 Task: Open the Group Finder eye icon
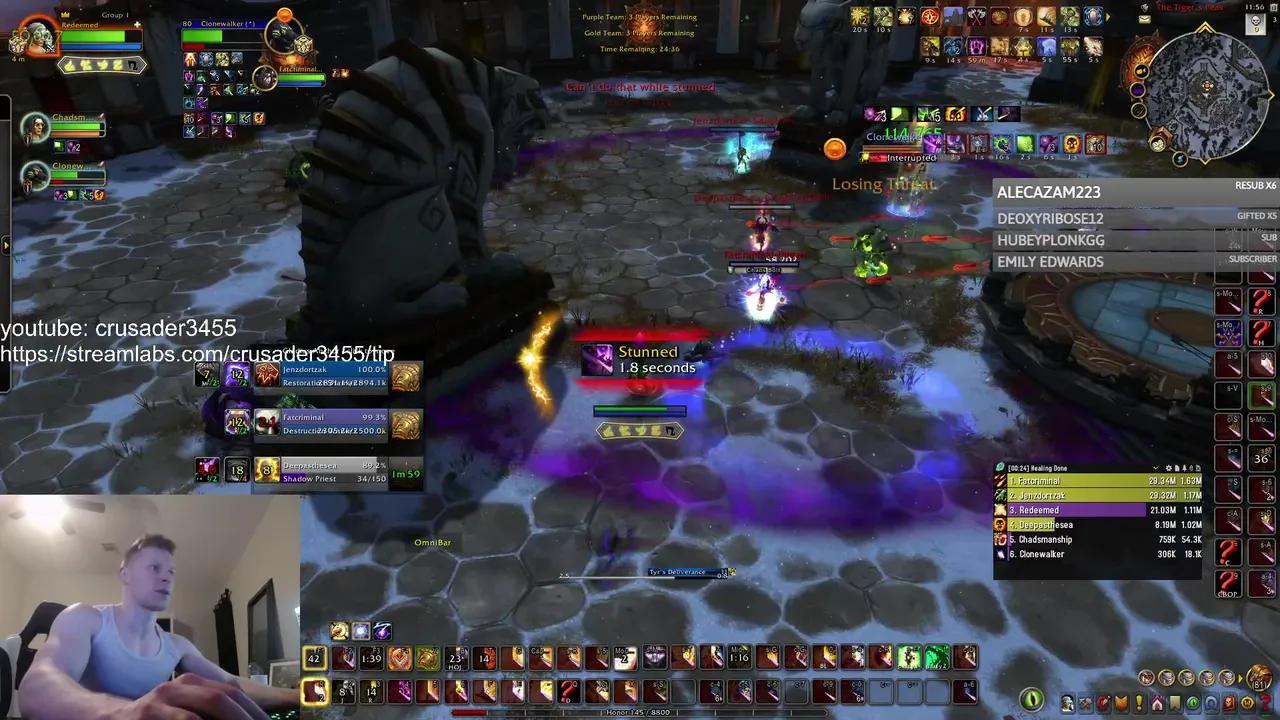tap(1191, 701)
